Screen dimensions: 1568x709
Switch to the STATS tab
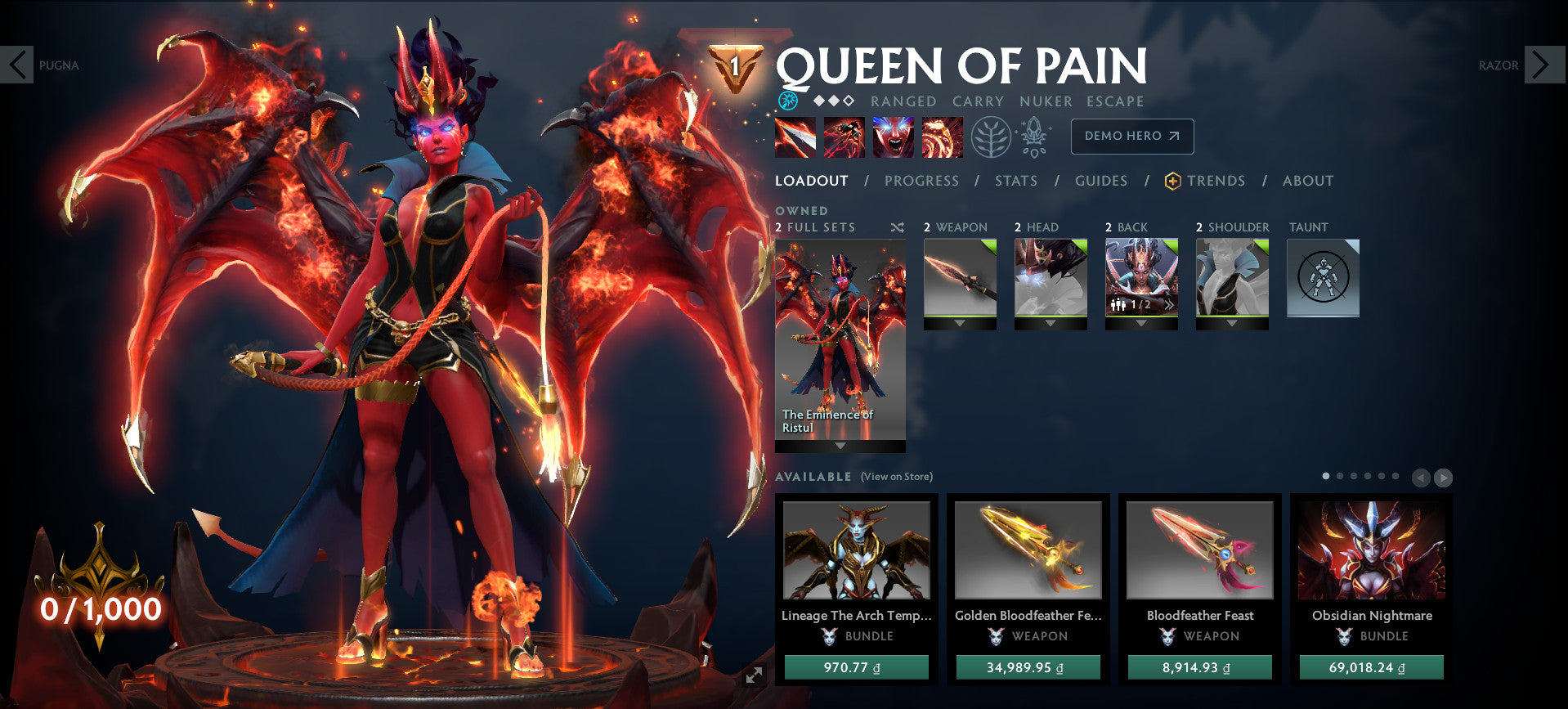[x=1015, y=181]
